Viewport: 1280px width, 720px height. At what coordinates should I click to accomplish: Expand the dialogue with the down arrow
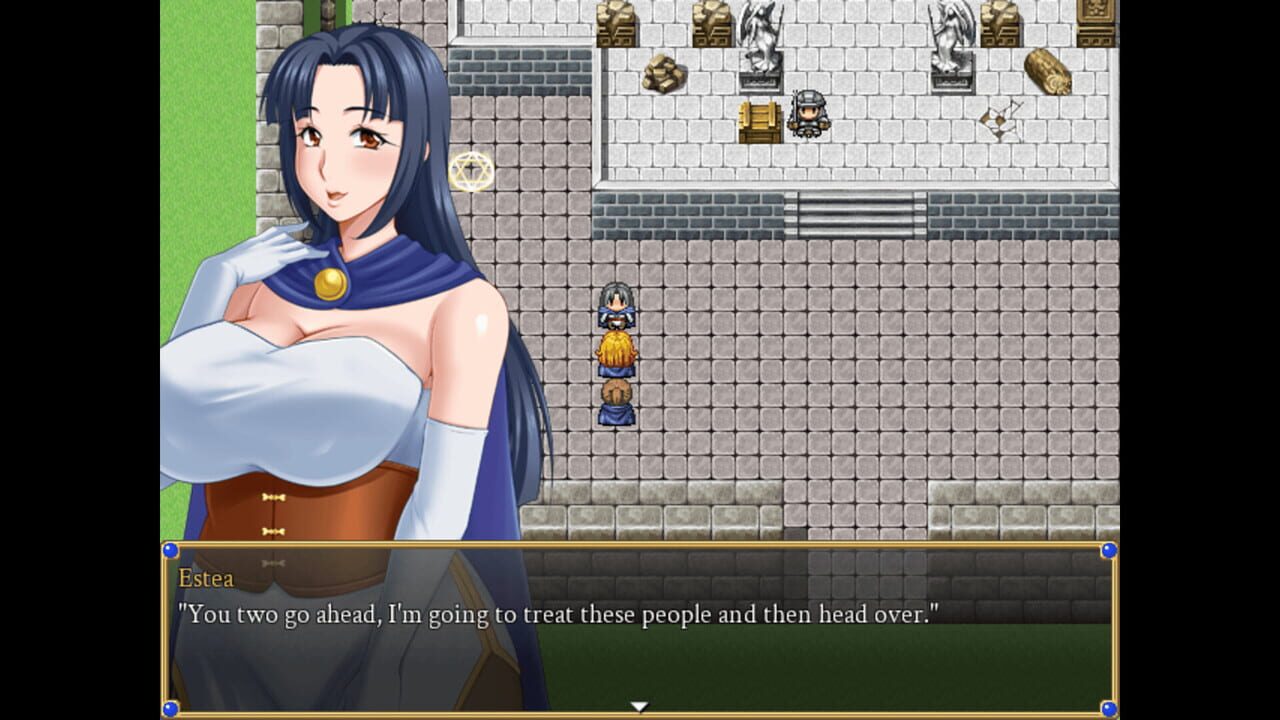coord(638,704)
